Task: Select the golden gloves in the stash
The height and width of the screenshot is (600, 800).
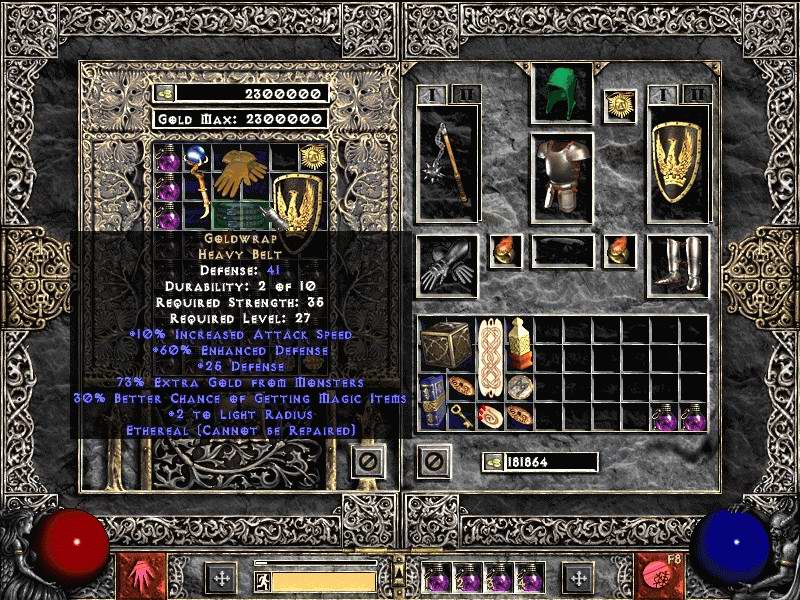Action: [240, 171]
